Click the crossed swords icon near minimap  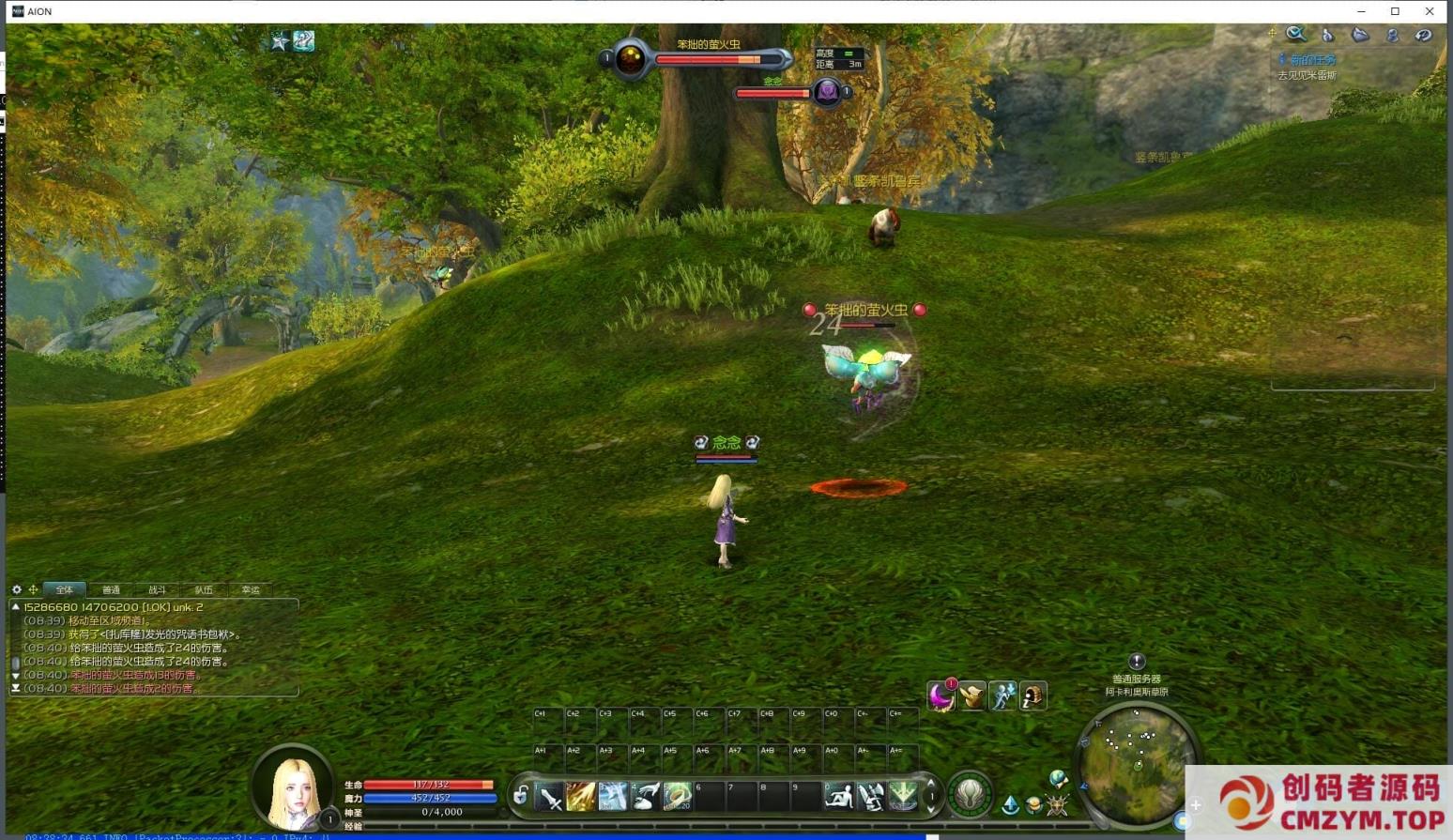(x=1058, y=805)
